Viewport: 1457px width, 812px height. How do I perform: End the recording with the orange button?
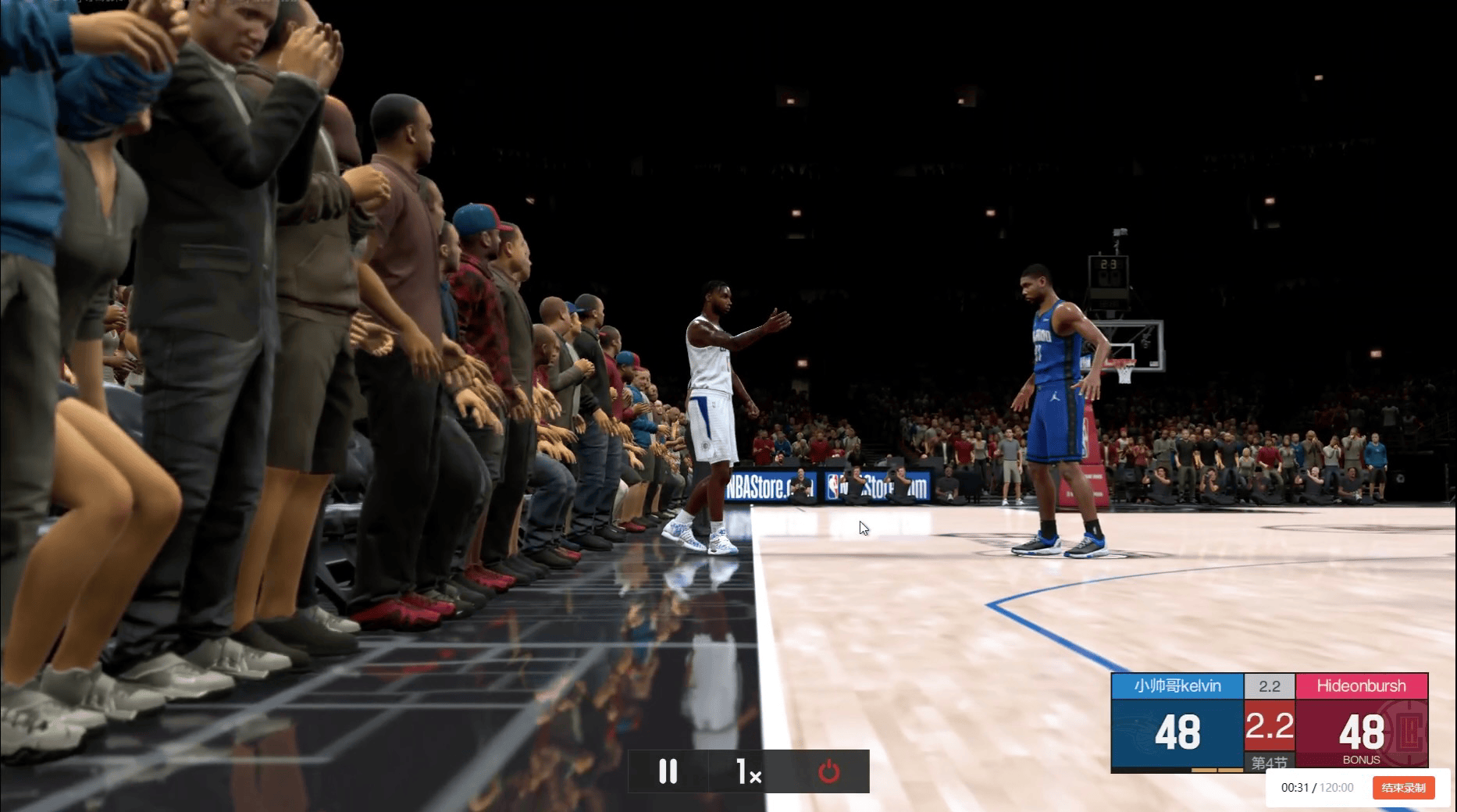pyautogui.click(x=1403, y=788)
